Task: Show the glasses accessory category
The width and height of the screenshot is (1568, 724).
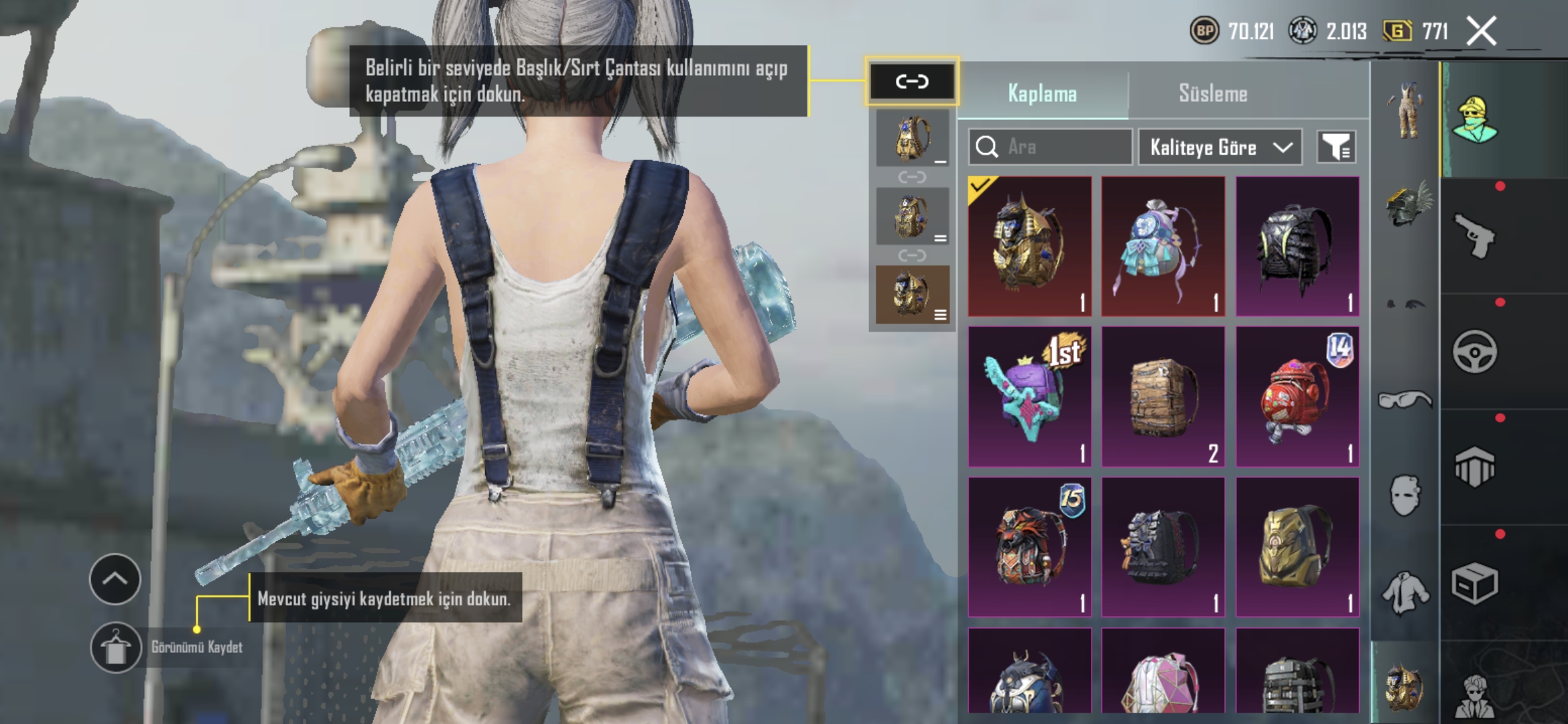Action: pos(1404,400)
